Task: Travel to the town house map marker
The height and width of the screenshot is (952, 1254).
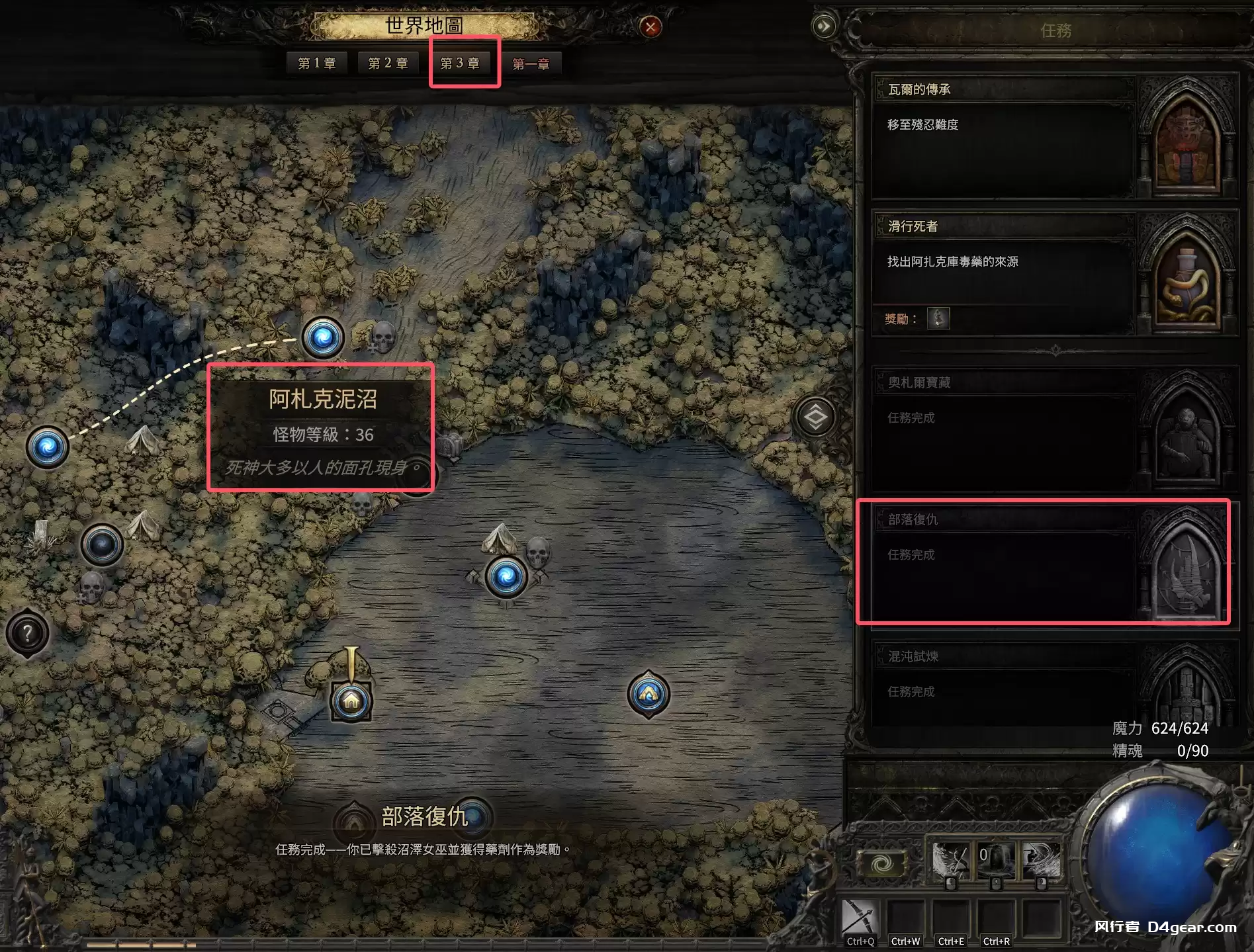Action: pos(351,701)
